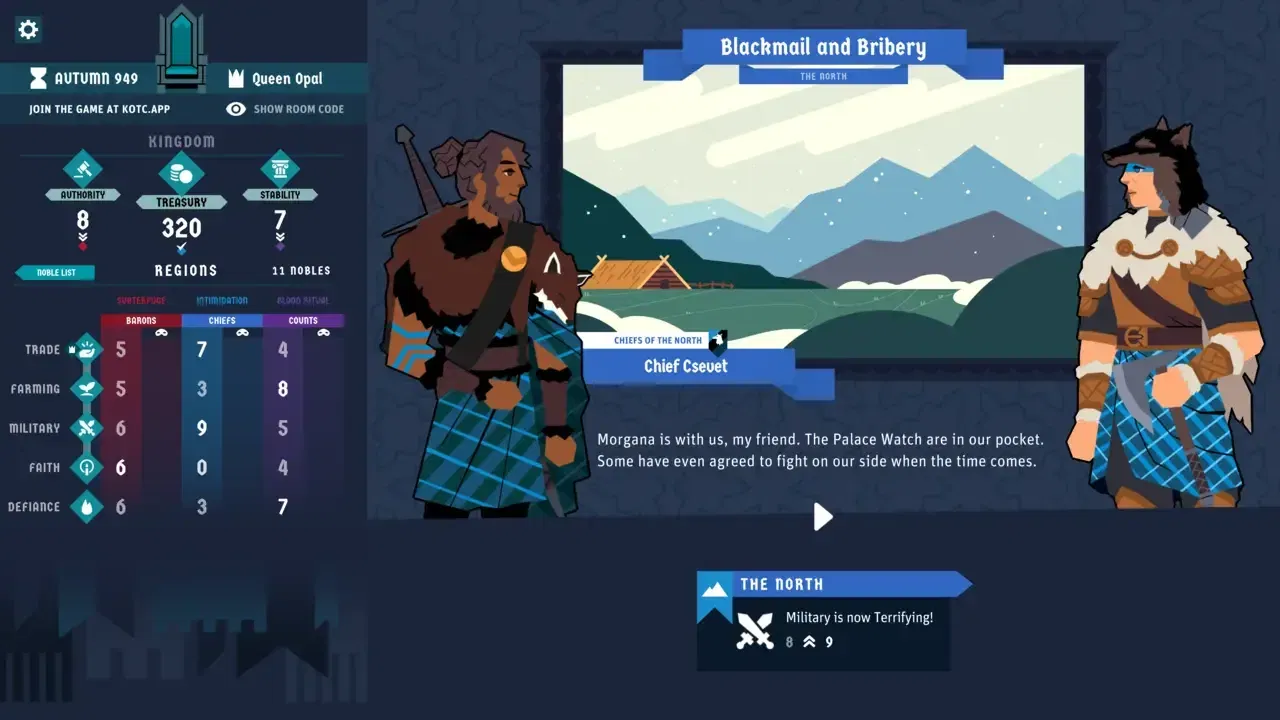This screenshot has width=1280, height=720.
Task: Select the Authority gavel icon
Action: 83,172
